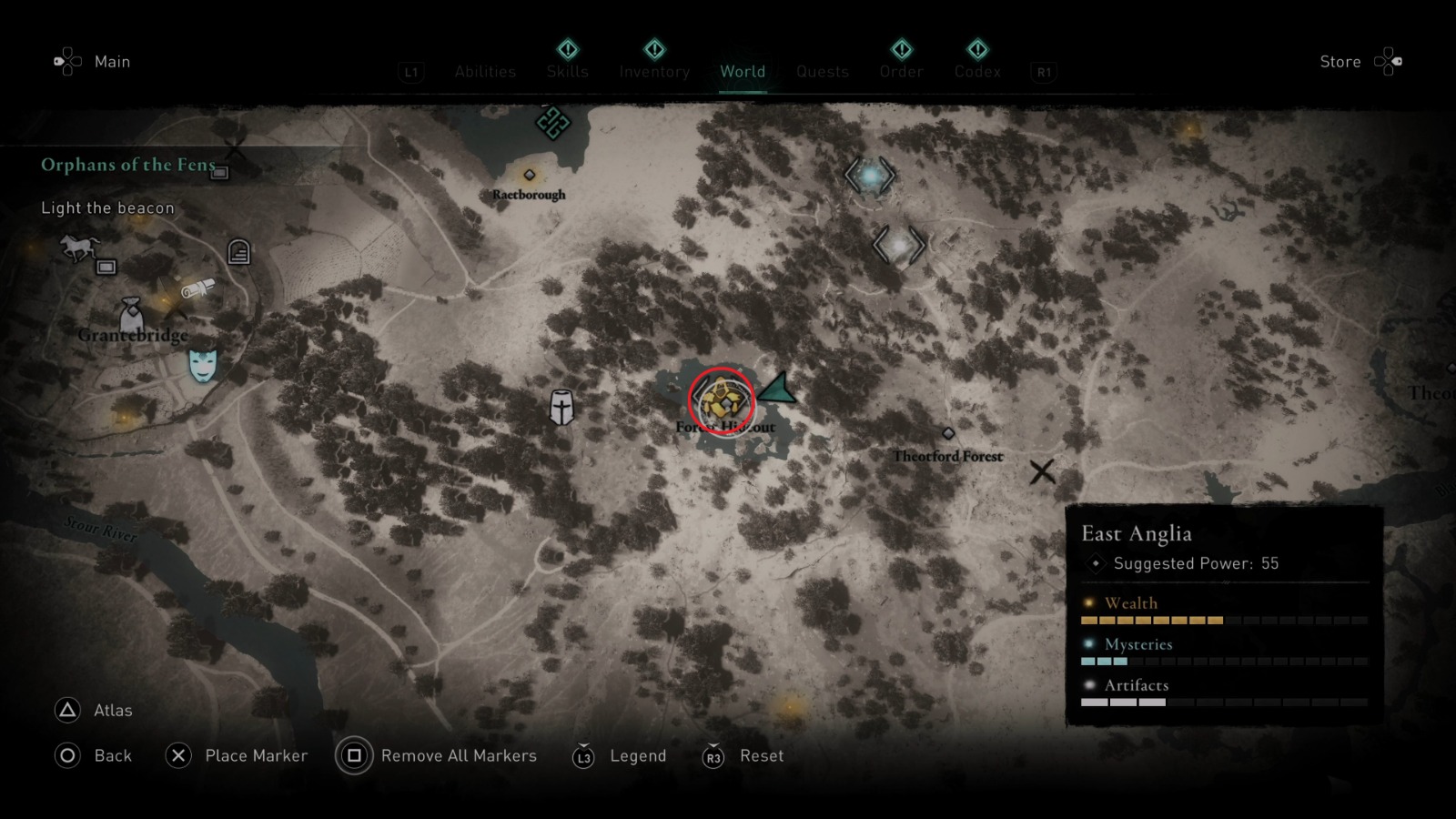Click the white diamond at Theotford Forest

tap(948, 434)
